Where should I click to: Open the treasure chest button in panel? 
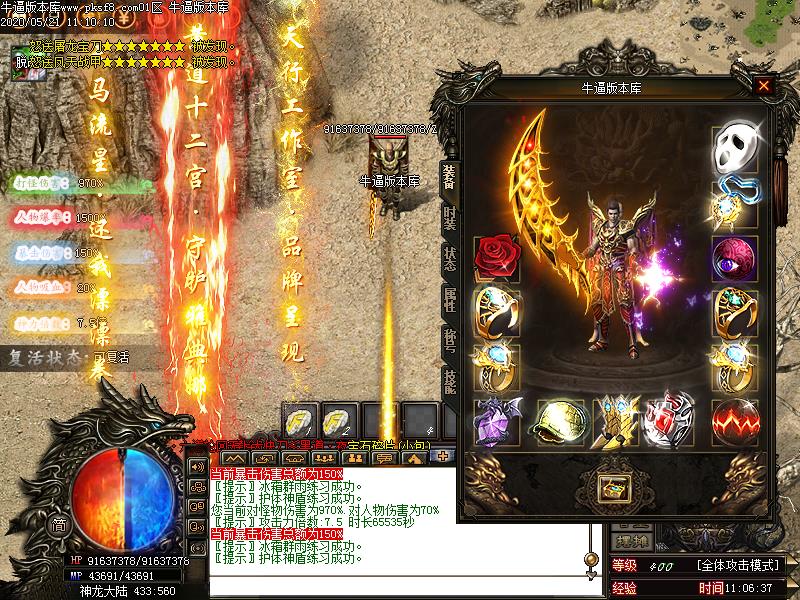click(612, 488)
